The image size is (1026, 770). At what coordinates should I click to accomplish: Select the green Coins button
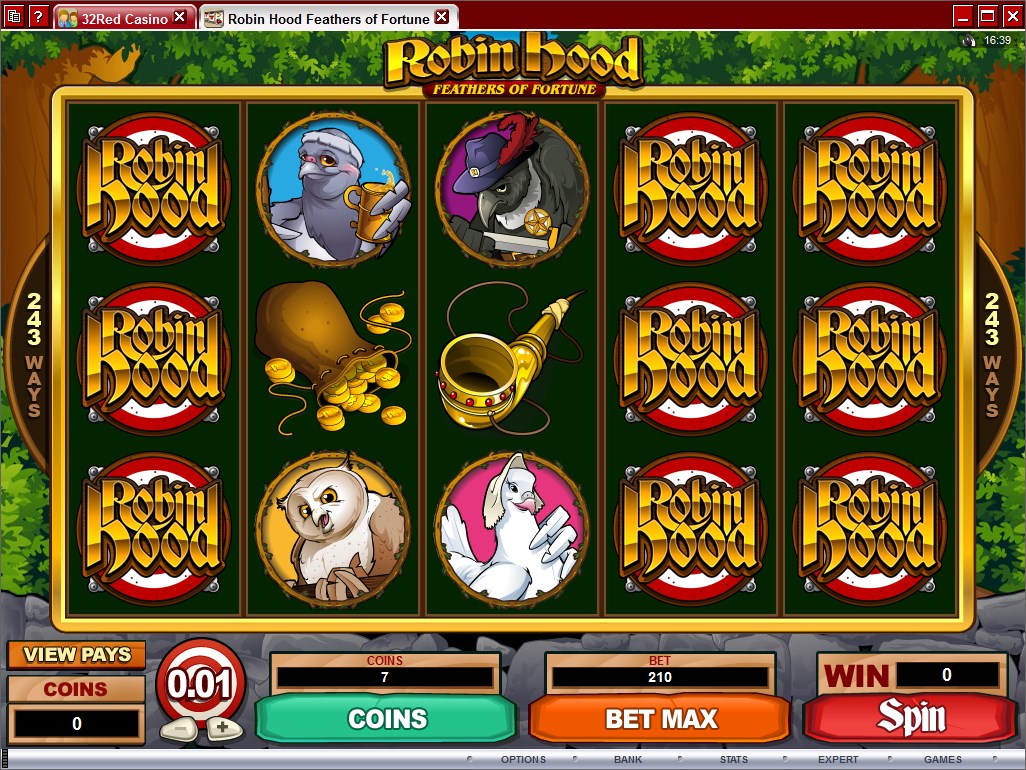click(x=387, y=718)
